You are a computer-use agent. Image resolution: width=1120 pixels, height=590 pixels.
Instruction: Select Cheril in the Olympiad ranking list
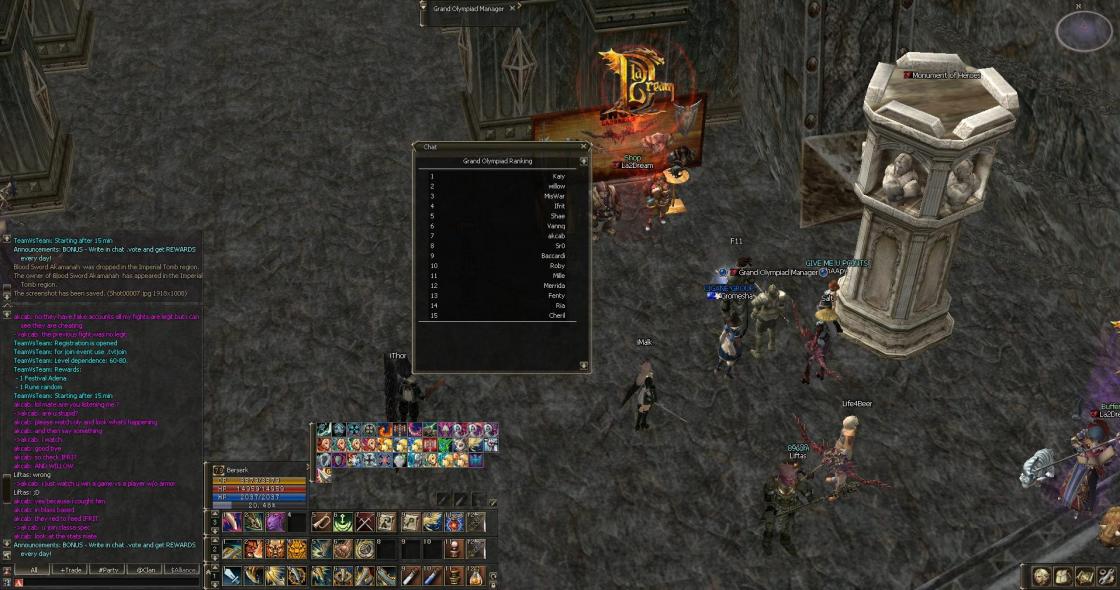(557, 315)
